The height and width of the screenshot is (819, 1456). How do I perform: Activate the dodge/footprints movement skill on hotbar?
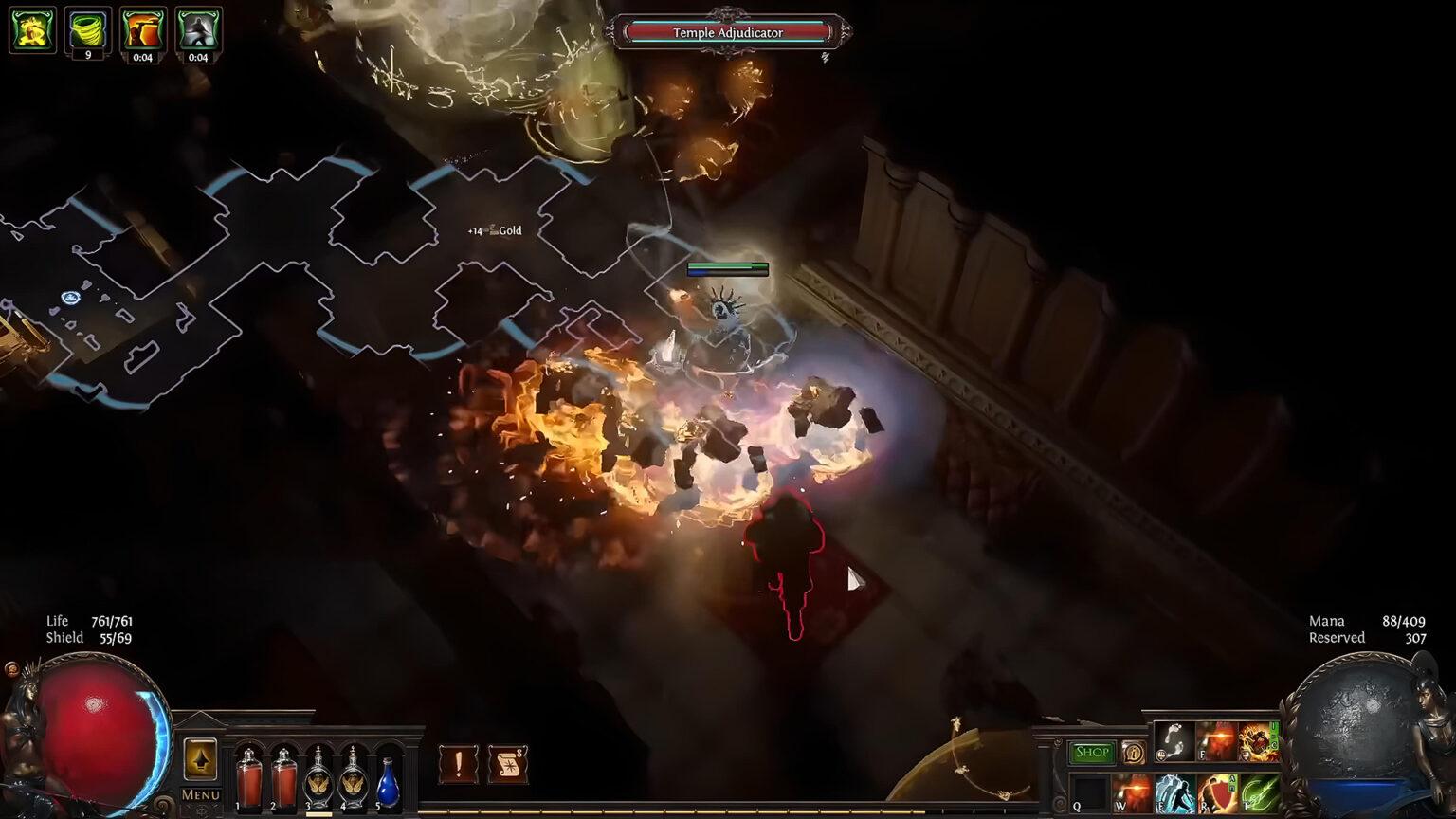tap(1174, 741)
